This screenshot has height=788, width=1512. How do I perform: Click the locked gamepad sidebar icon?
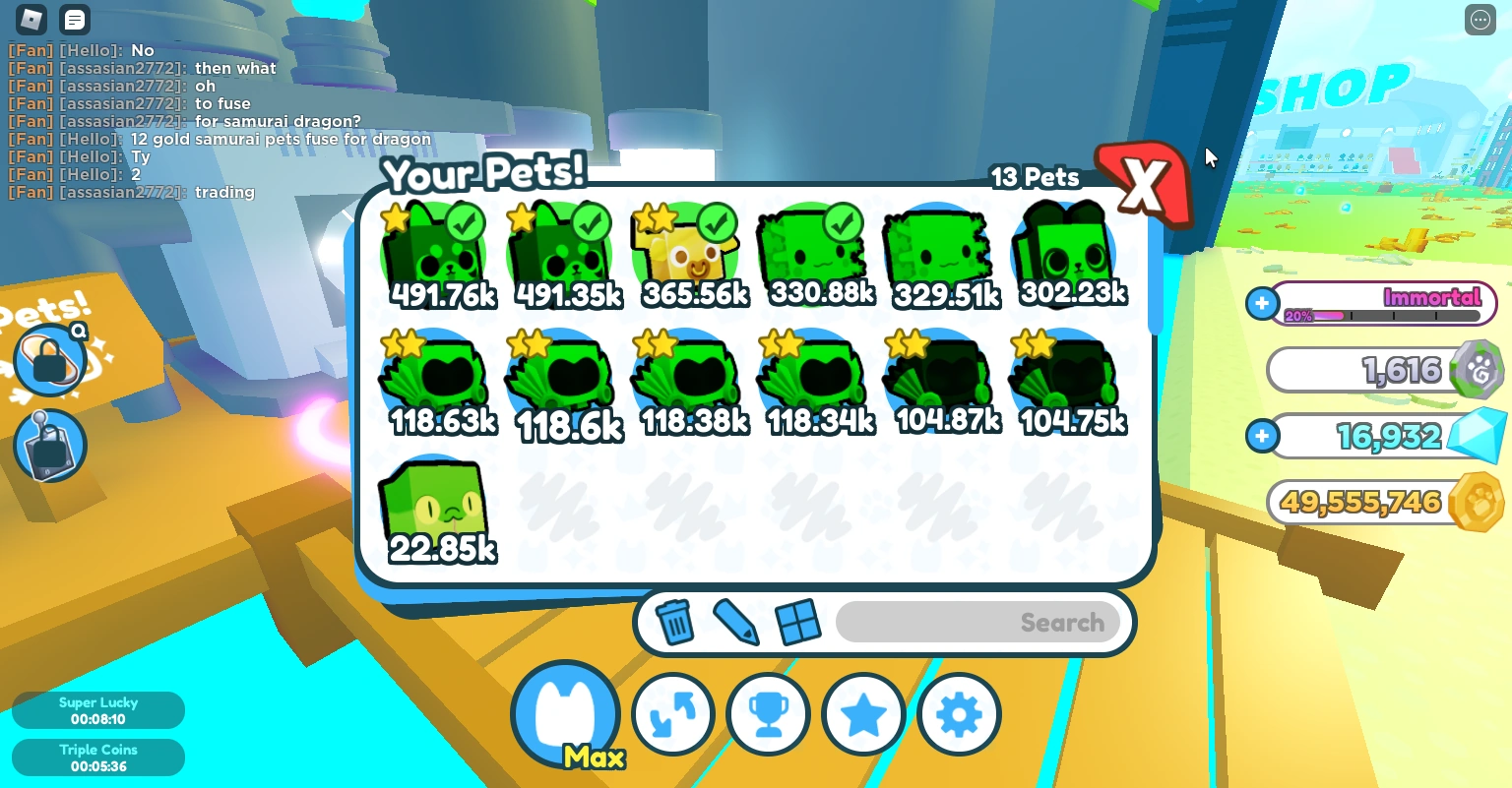(49, 446)
